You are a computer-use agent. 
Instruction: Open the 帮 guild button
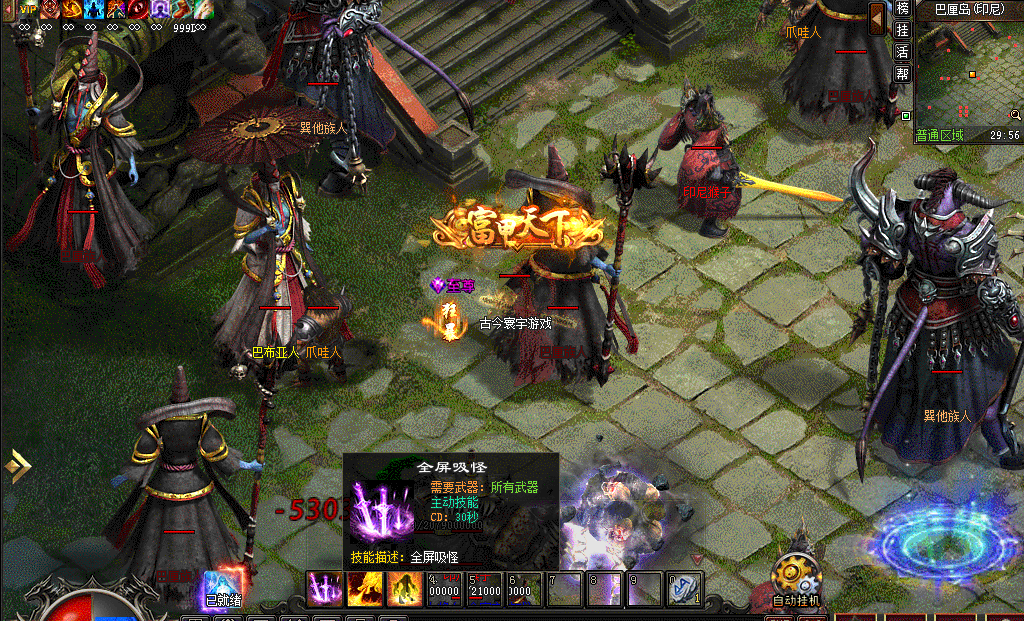coord(903,73)
